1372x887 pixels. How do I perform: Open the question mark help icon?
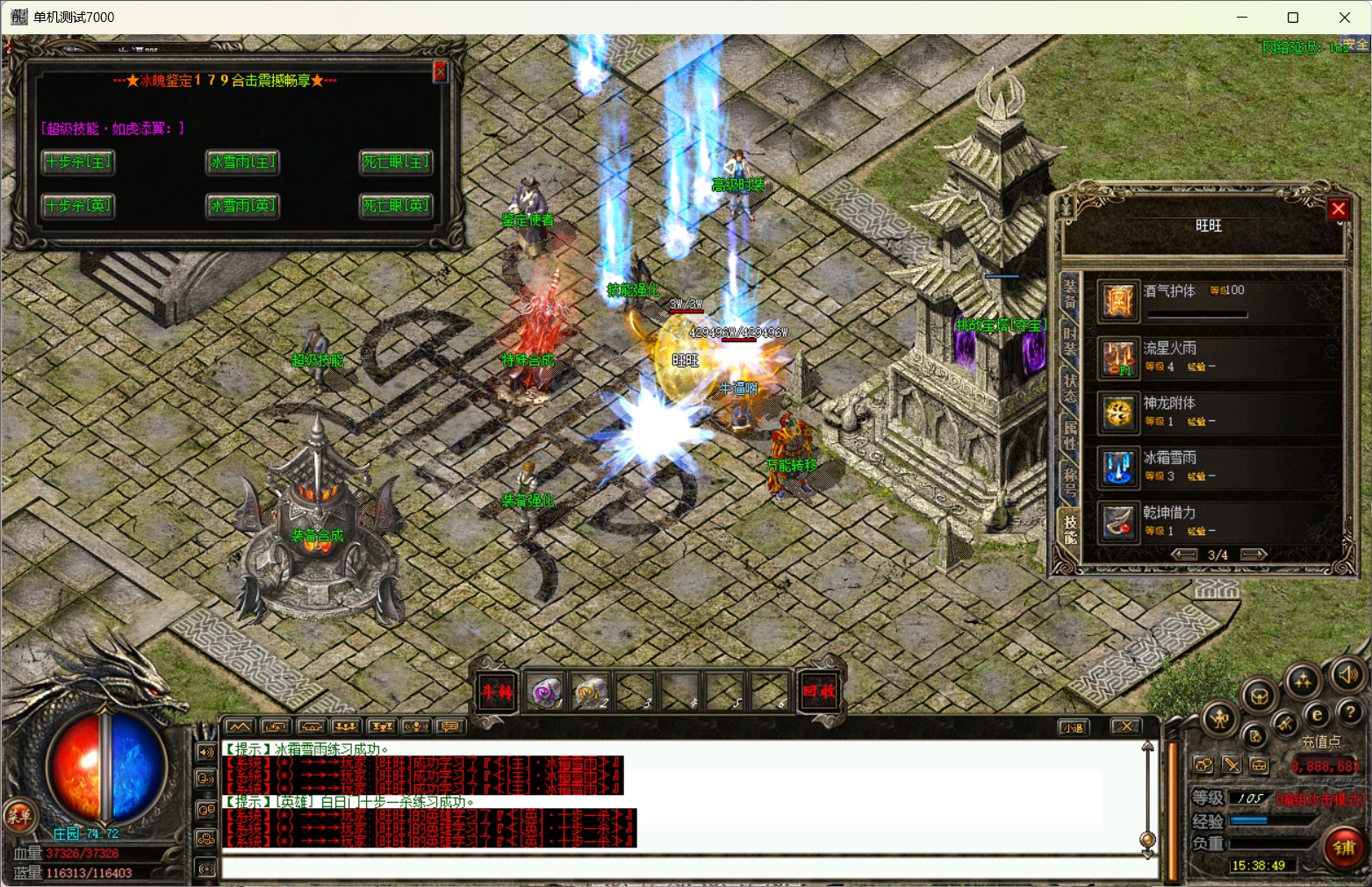click(x=1349, y=712)
